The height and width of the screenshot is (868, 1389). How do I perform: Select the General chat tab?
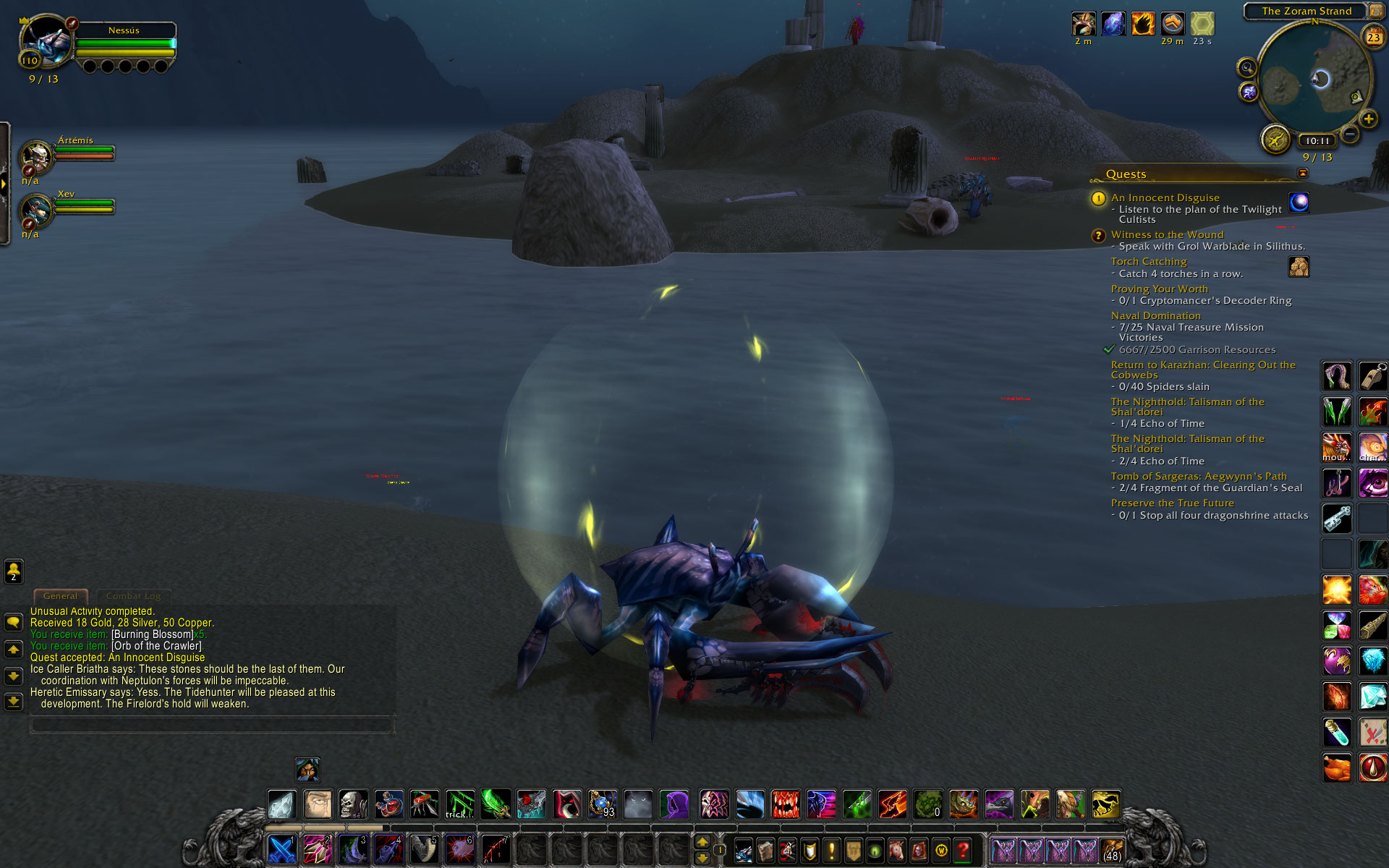60,596
